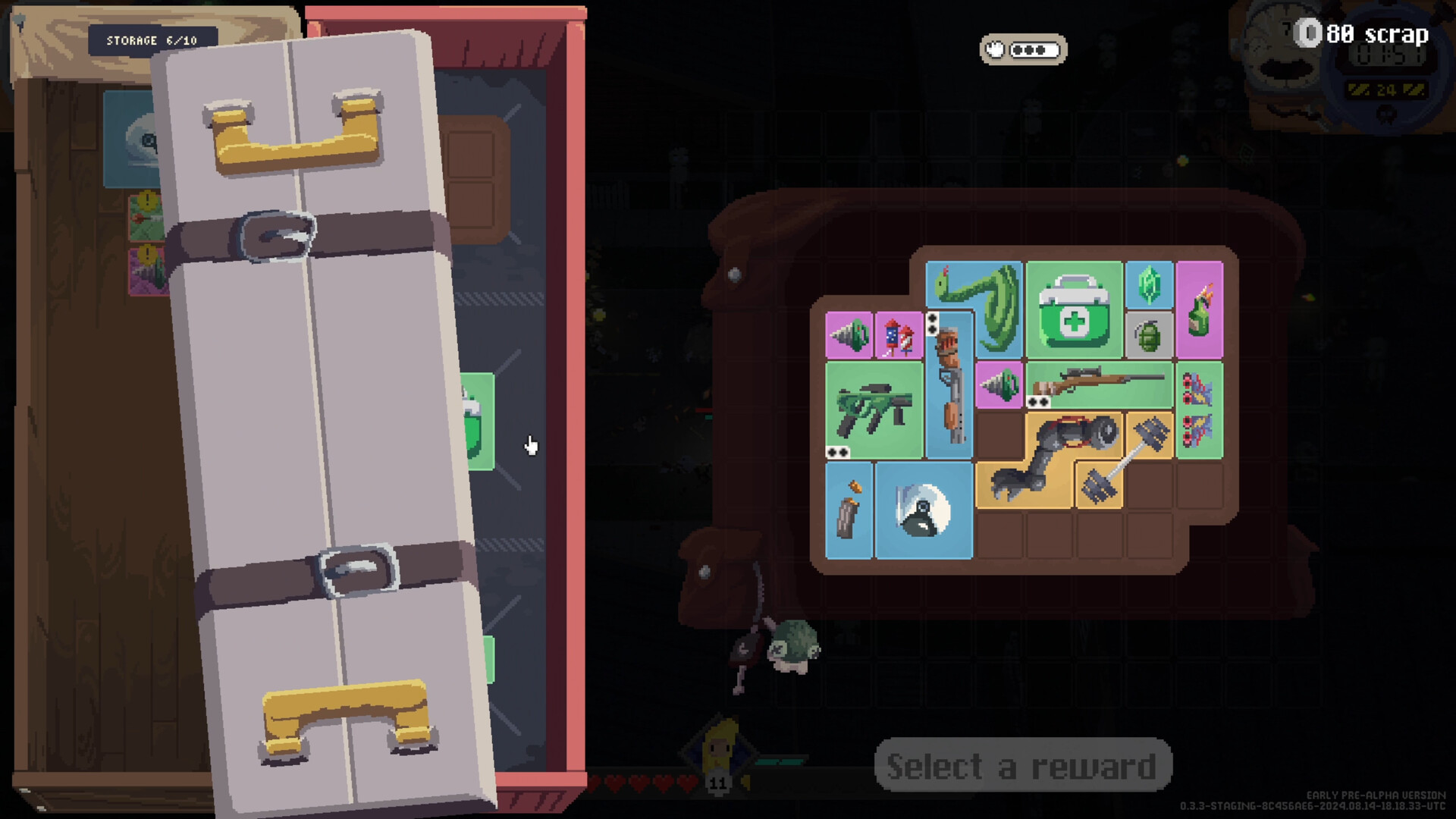The width and height of the screenshot is (1456, 819).
Task: Click the first aid kit in the inventory
Action: pyautogui.click(x=1075, y=308)
